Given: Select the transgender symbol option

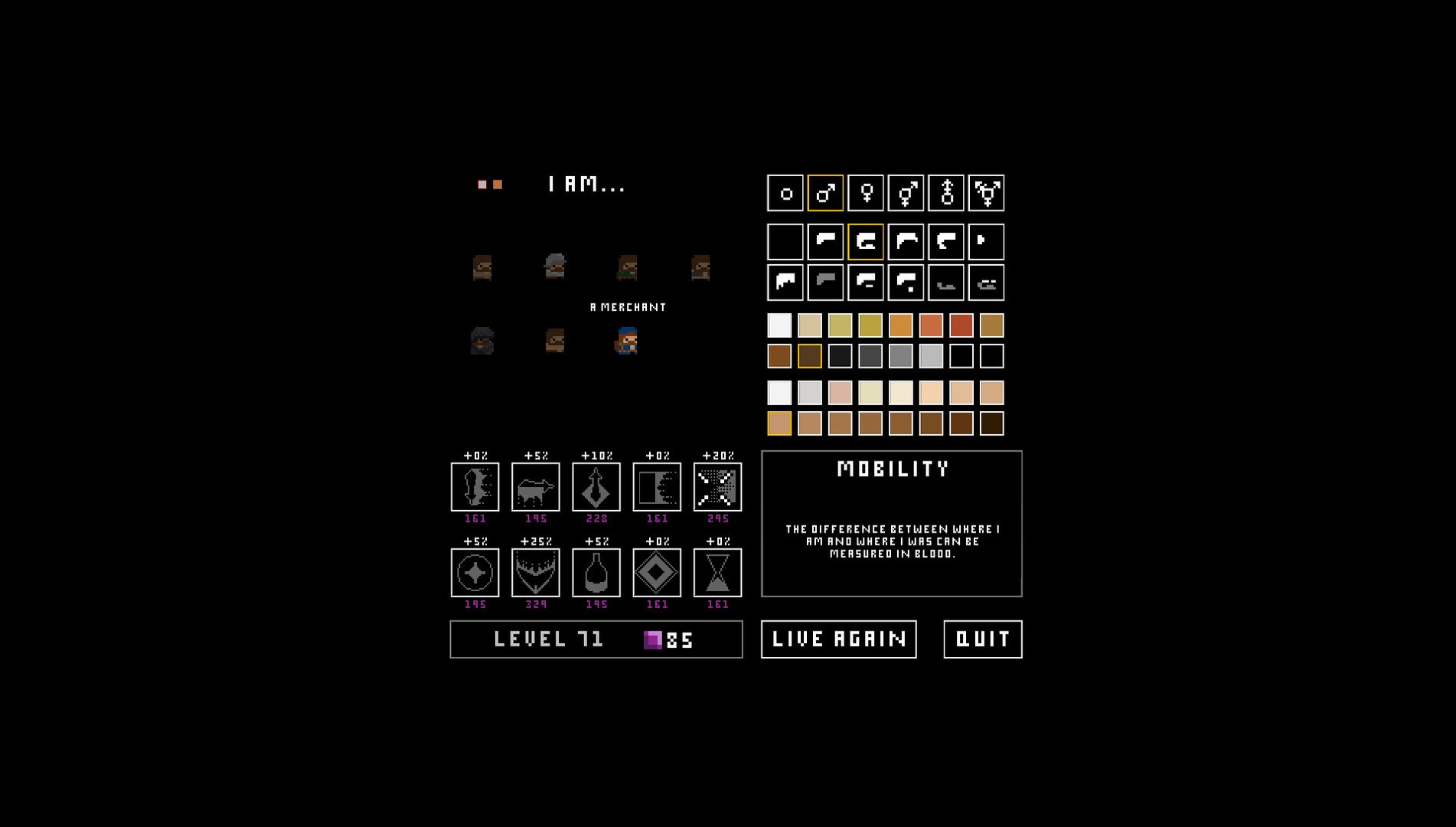Looking at the screenshot, I should pos(986,194).
